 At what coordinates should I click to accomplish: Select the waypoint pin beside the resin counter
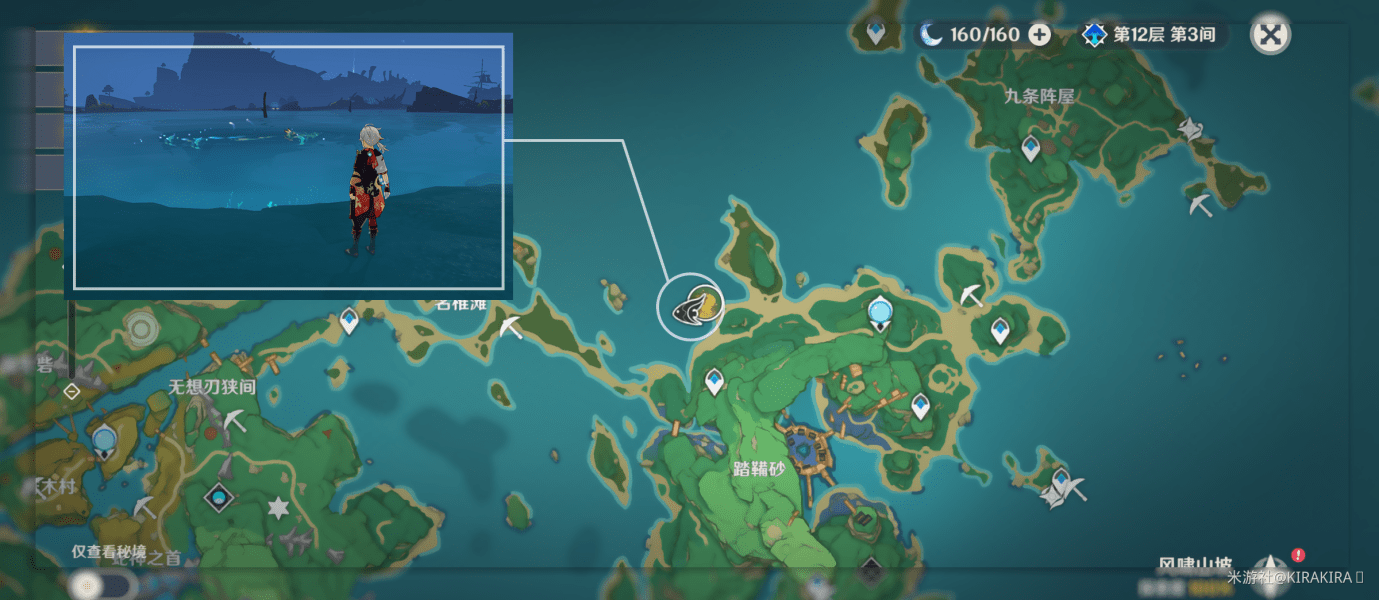(x=877, y=33)
